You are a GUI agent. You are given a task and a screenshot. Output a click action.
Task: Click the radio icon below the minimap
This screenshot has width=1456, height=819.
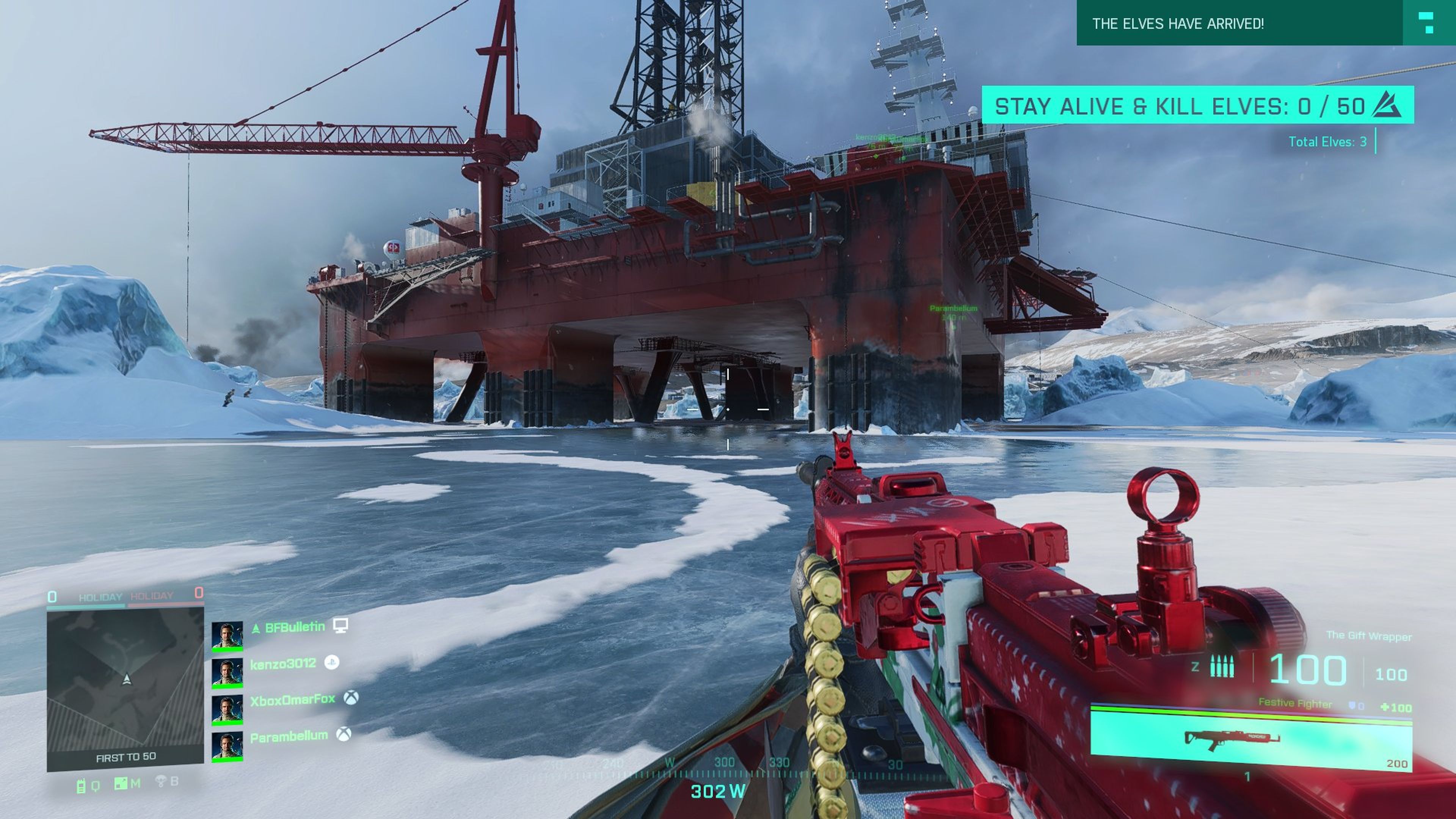pyautogui.click(x=81, y=786)
